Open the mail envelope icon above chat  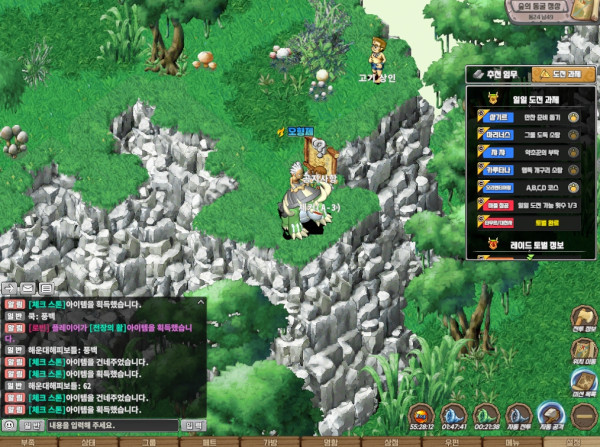[28, 288]
